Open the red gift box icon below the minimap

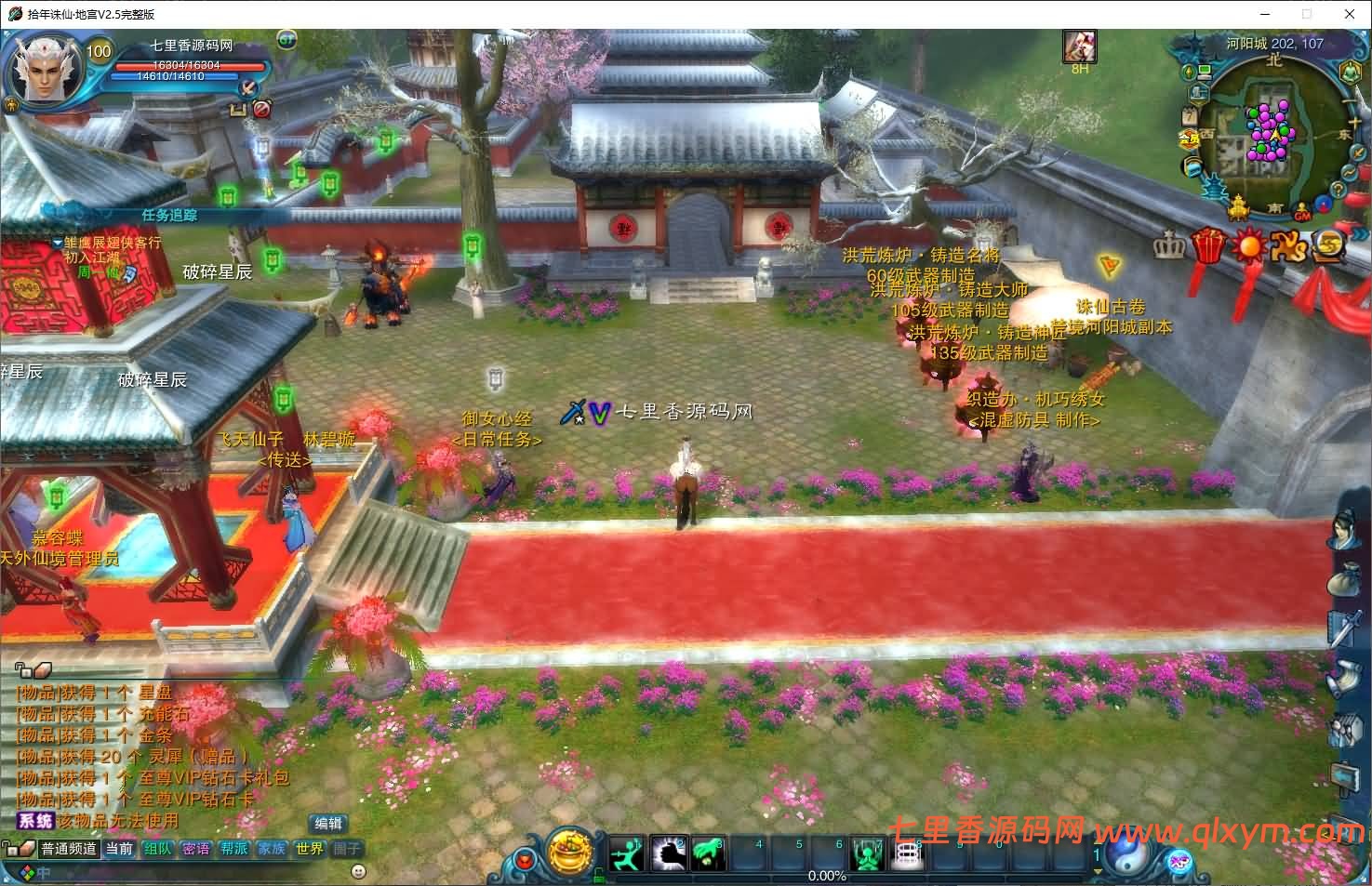1206,245
